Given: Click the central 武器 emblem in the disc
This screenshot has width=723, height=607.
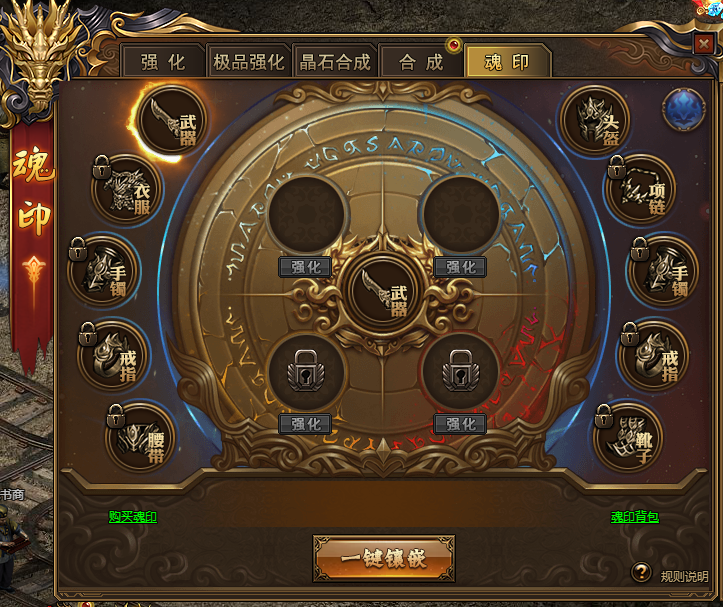Looking at the screenshot, I should coord(384,291).
